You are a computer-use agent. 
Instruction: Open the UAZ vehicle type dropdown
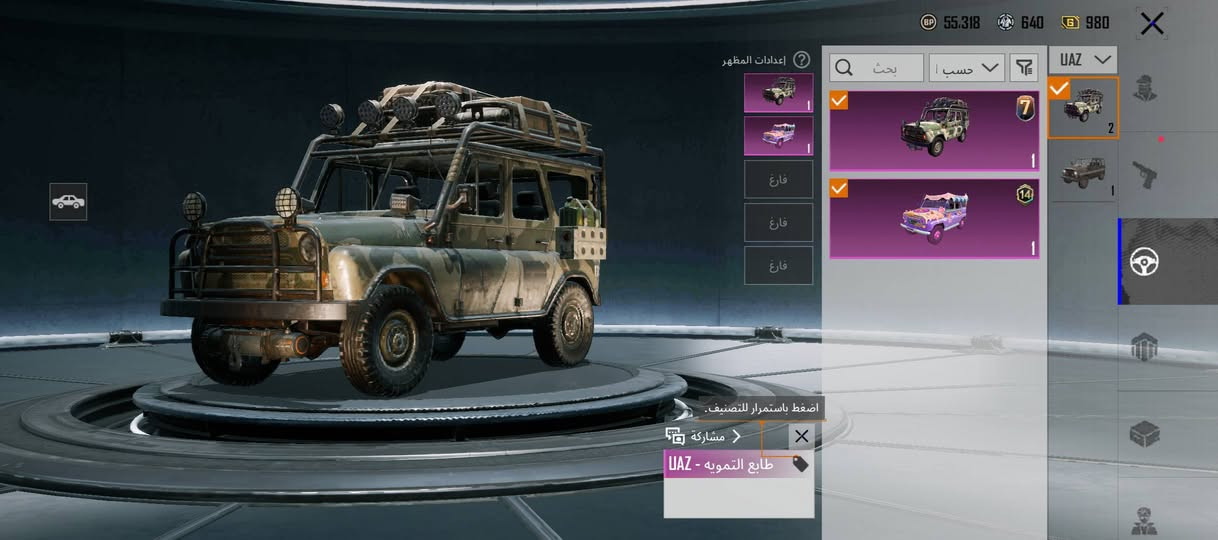pos(1083,60)
